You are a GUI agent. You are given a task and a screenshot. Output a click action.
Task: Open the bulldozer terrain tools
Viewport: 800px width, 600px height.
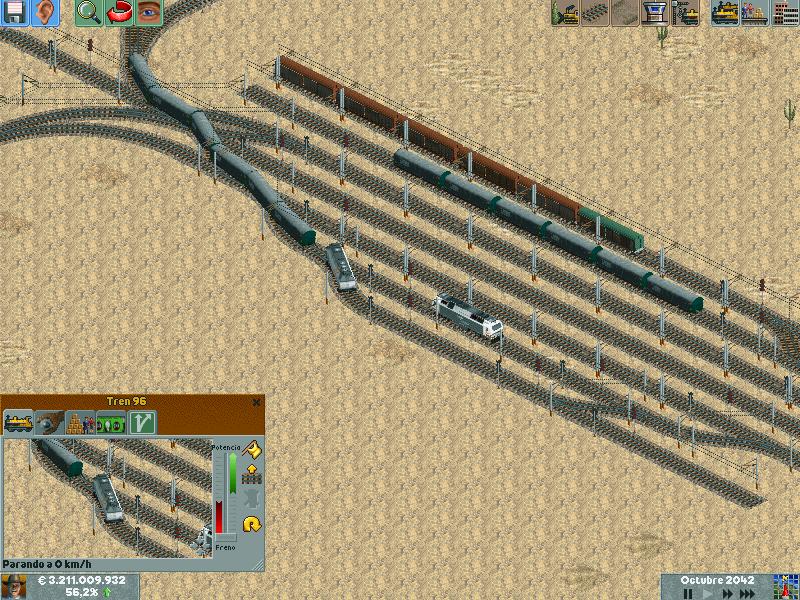(x=566, y=13)
